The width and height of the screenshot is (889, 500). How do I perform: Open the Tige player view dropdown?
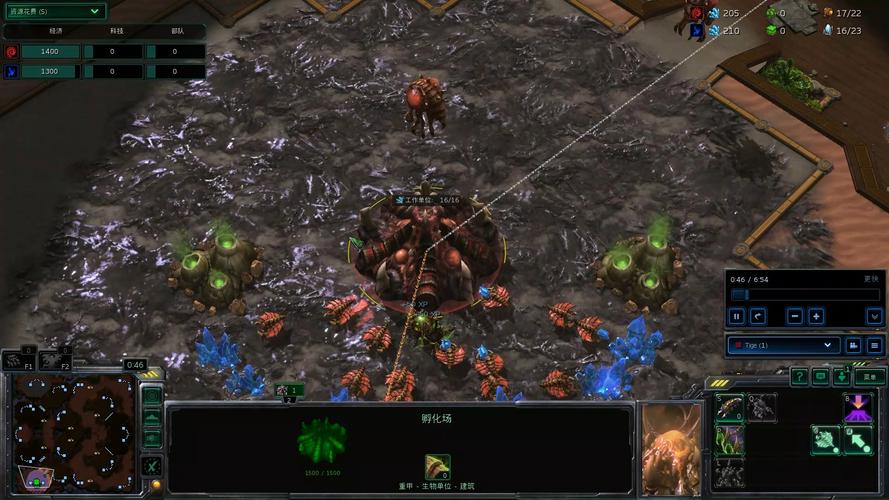(x=782, y=345)
